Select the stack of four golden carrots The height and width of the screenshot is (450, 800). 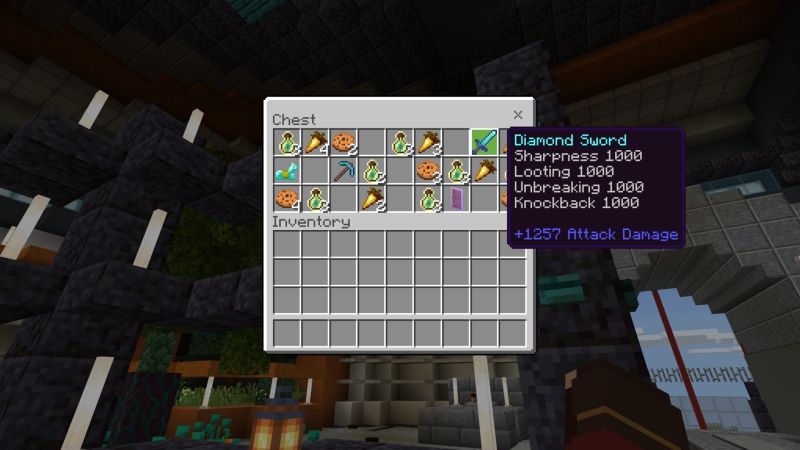click(x=316, y=141)
